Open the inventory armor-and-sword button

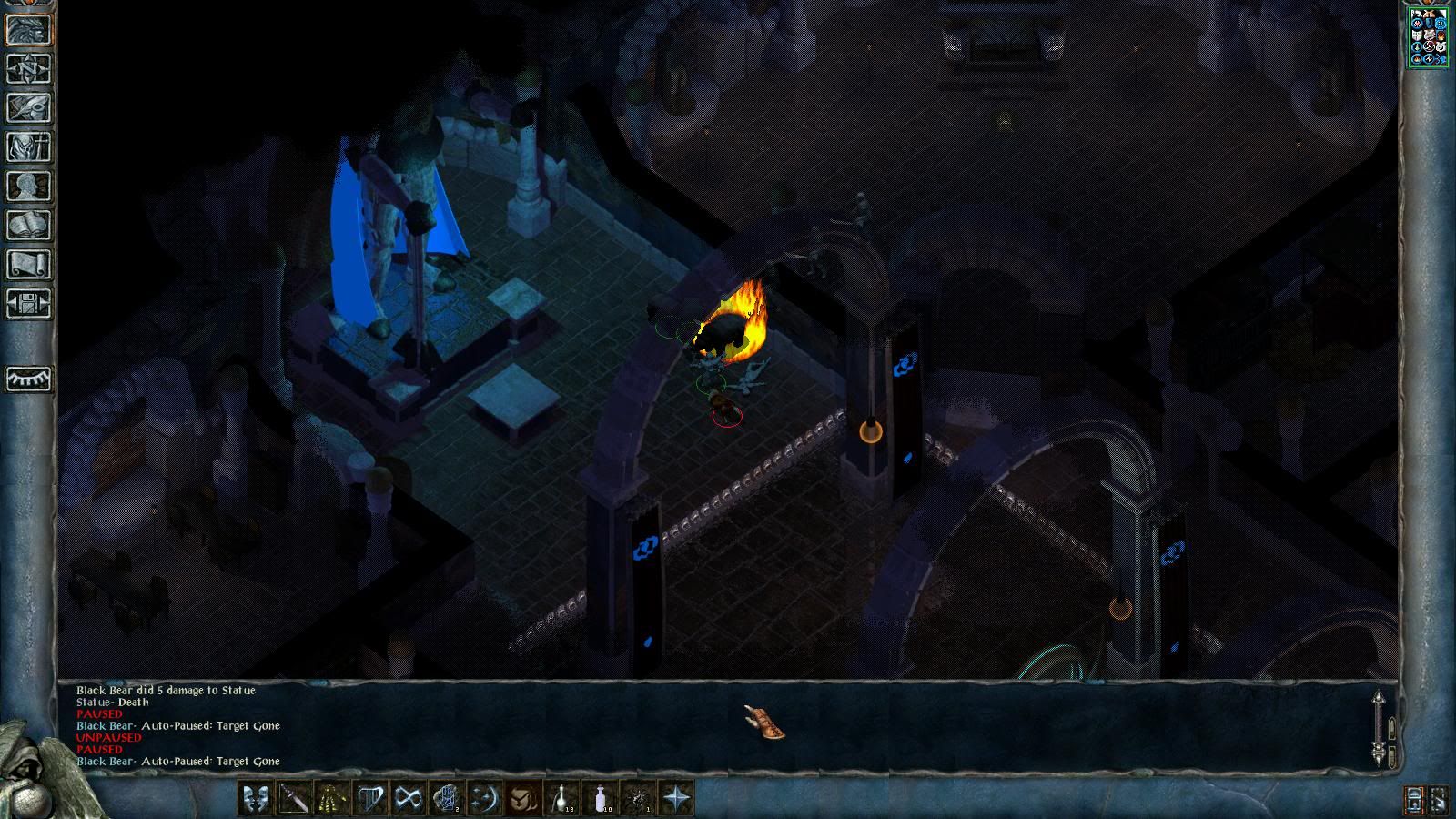coord(28,147)
